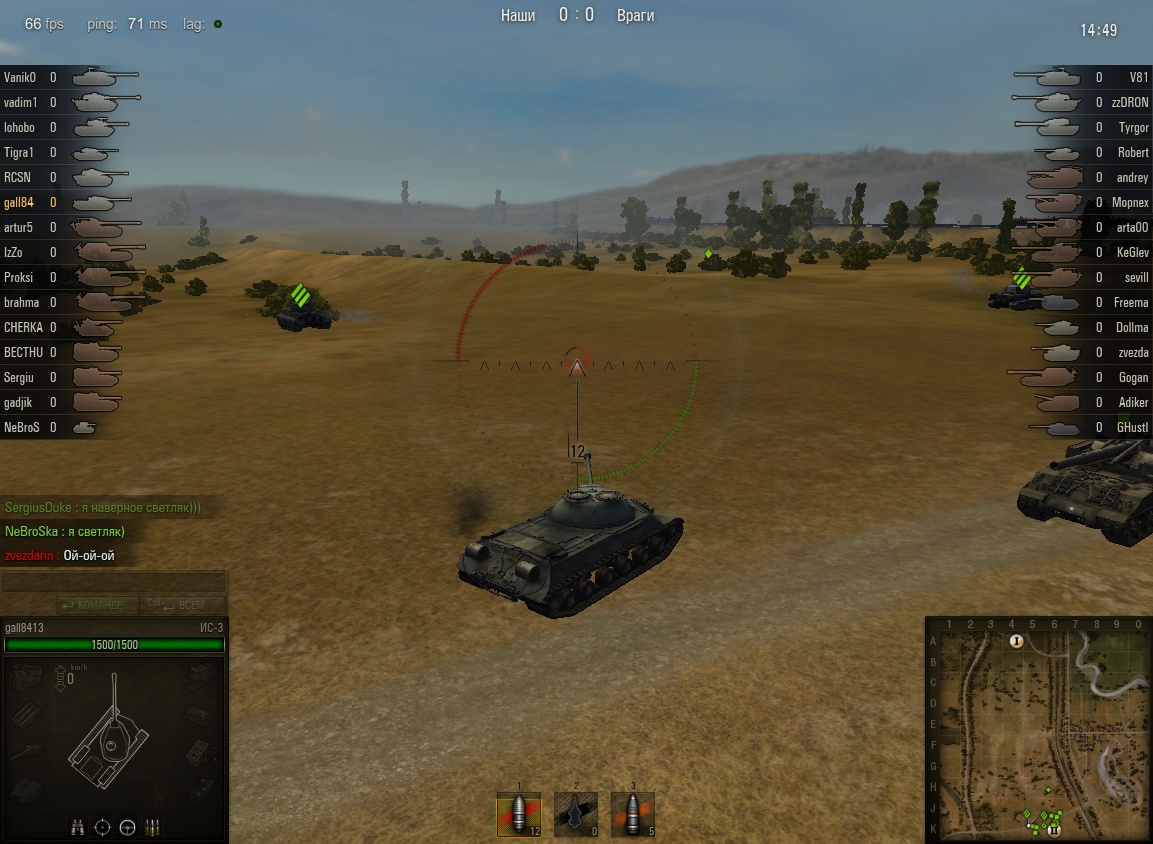Send chat to everyone with ВСЕМ button

(x=185, y=605)
